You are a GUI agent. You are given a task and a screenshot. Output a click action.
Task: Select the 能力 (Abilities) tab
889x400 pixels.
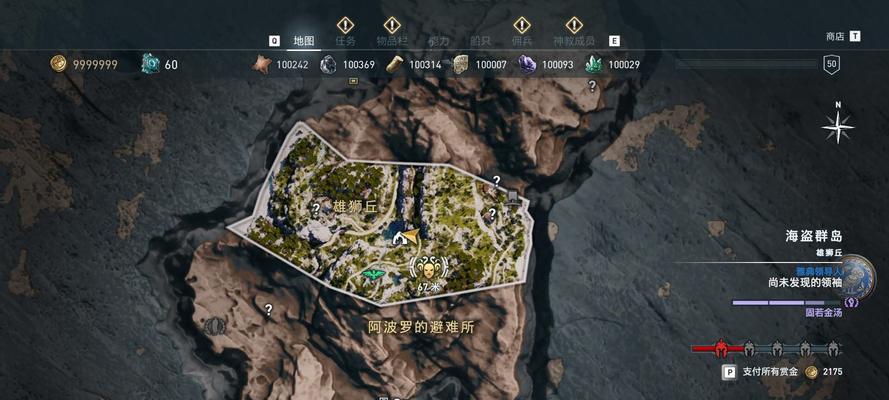tap(438, 41)
